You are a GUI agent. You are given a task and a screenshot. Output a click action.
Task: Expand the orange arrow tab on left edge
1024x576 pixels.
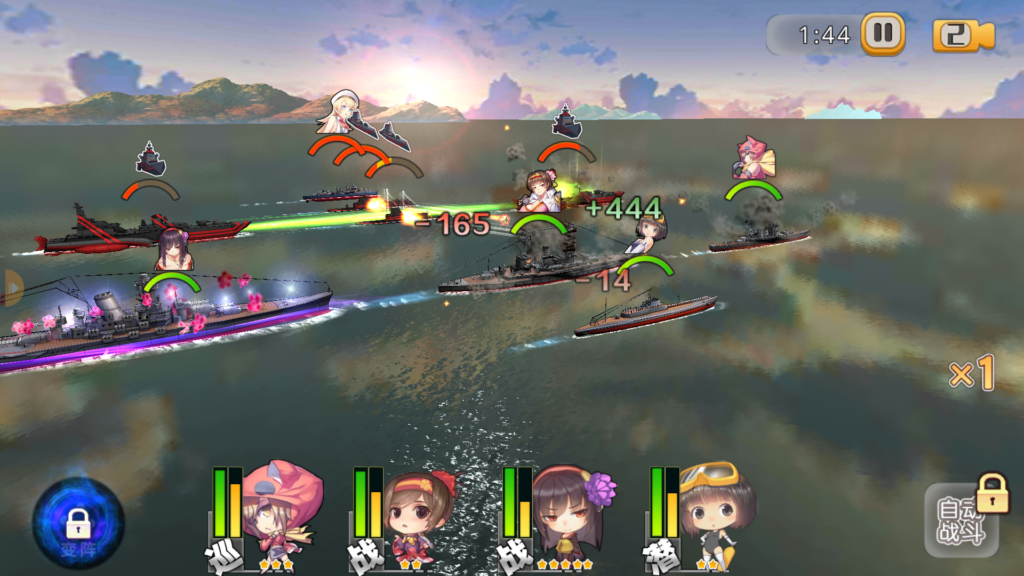[10, 287]
